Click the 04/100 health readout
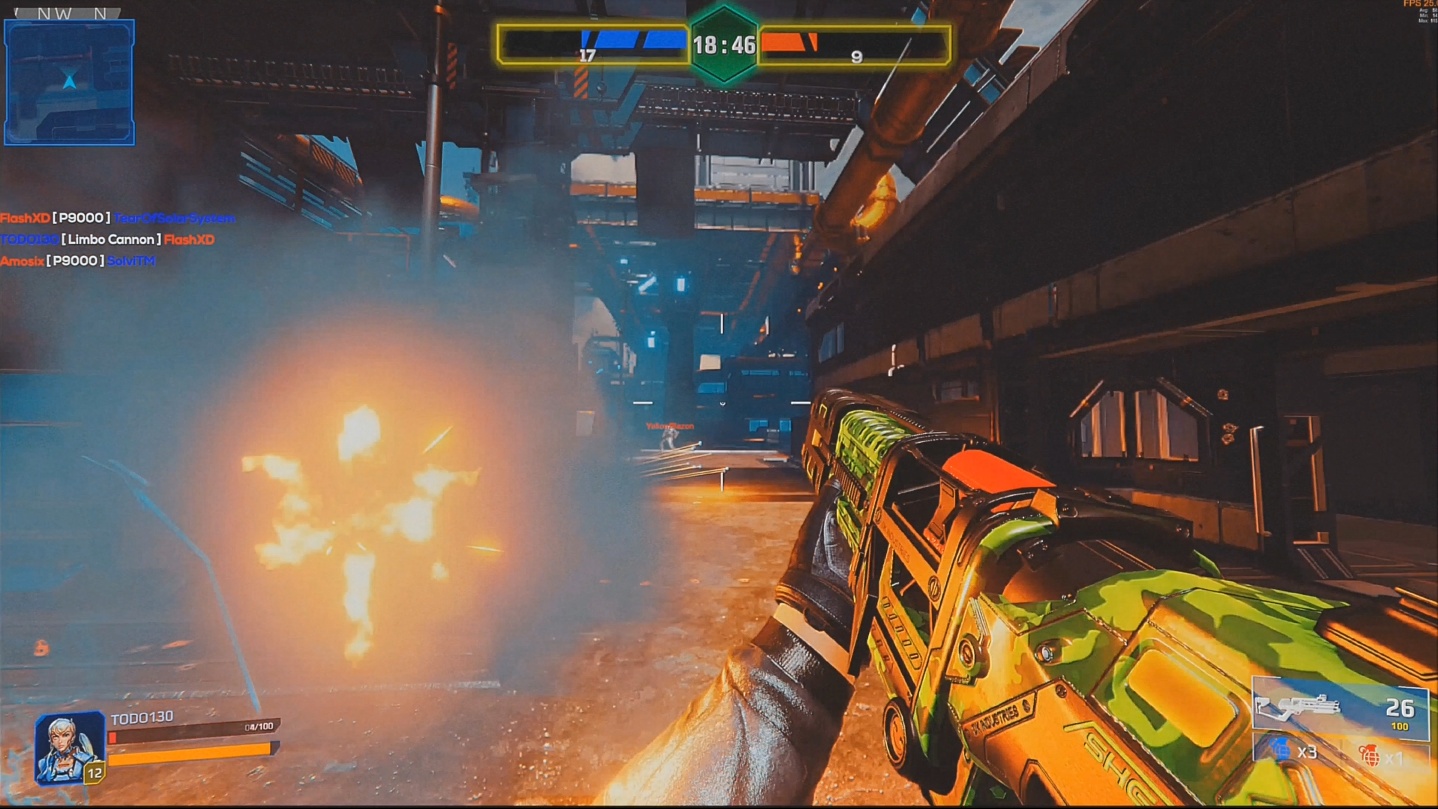Viewport: 1438px width, 809px height. tap(259, 726)
